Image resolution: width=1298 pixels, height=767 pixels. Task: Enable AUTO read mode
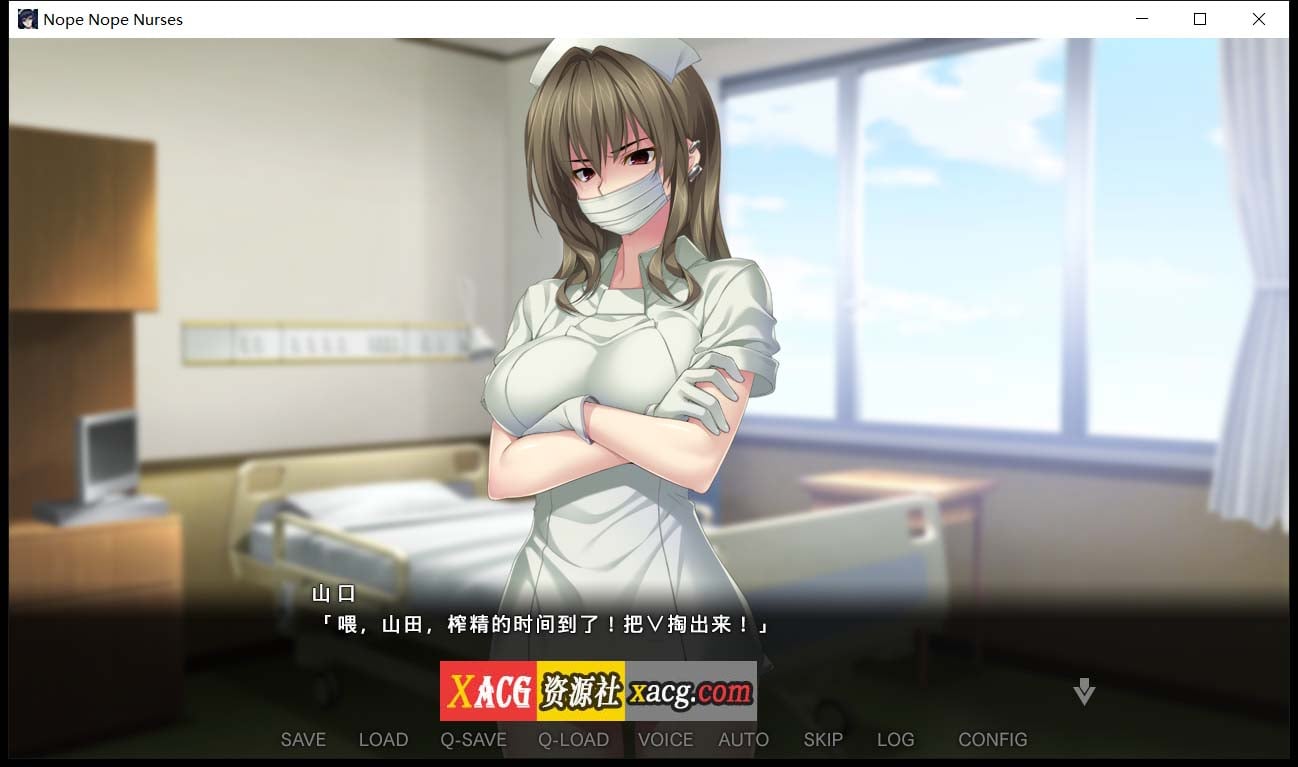[744, 740]
